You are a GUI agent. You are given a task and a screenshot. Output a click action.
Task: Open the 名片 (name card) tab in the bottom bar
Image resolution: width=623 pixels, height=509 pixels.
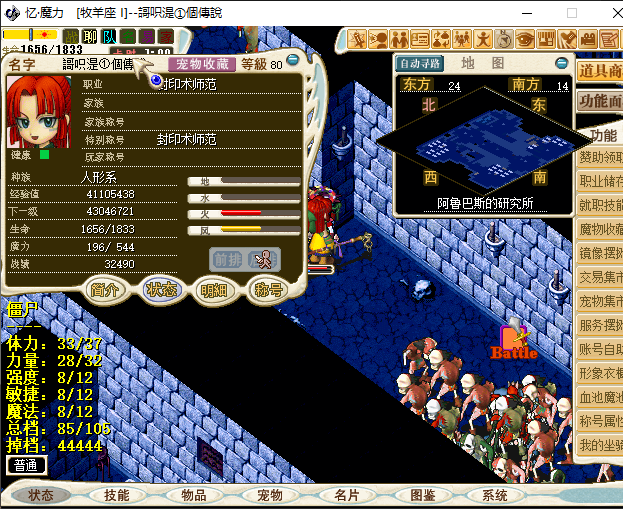click(x=347, y=495)
